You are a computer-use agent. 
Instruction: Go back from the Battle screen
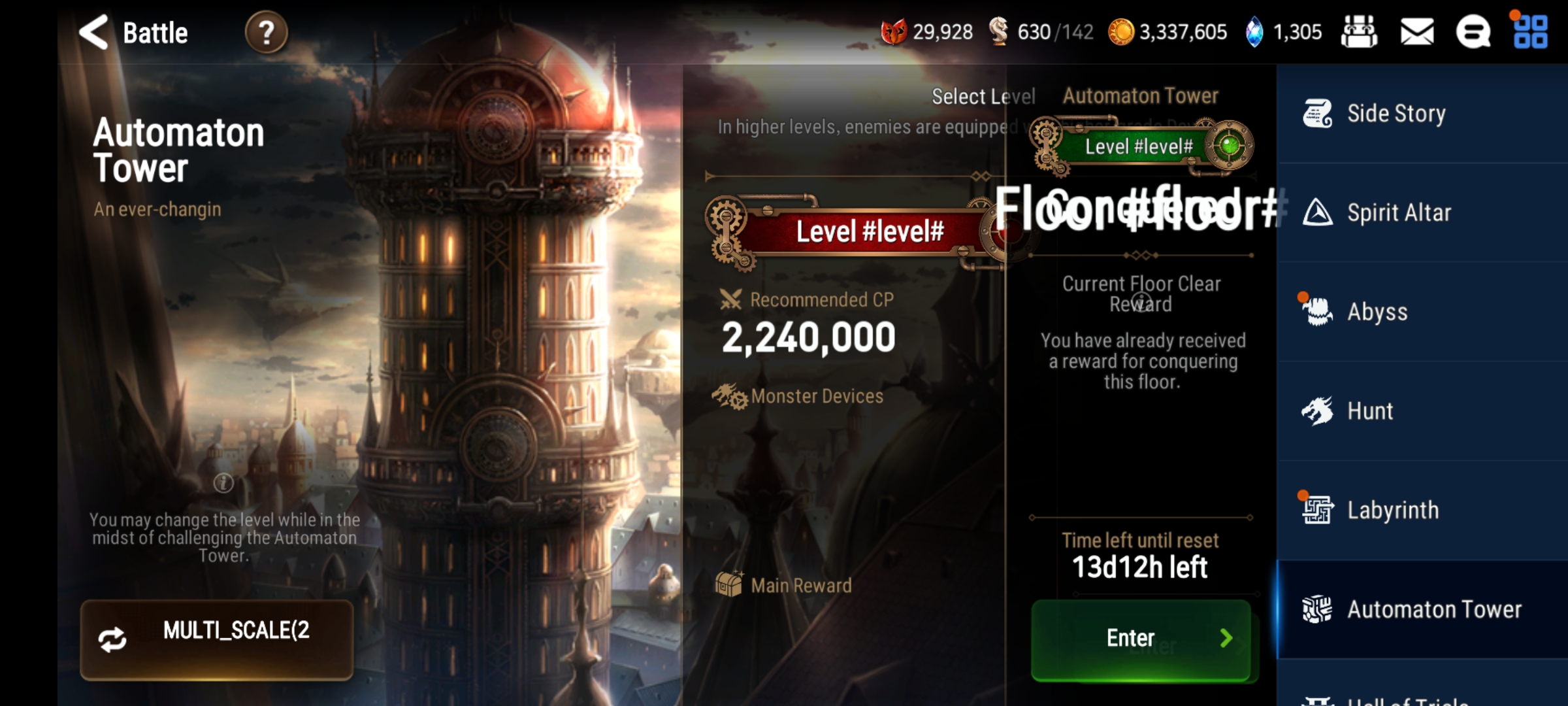point(94,32)
